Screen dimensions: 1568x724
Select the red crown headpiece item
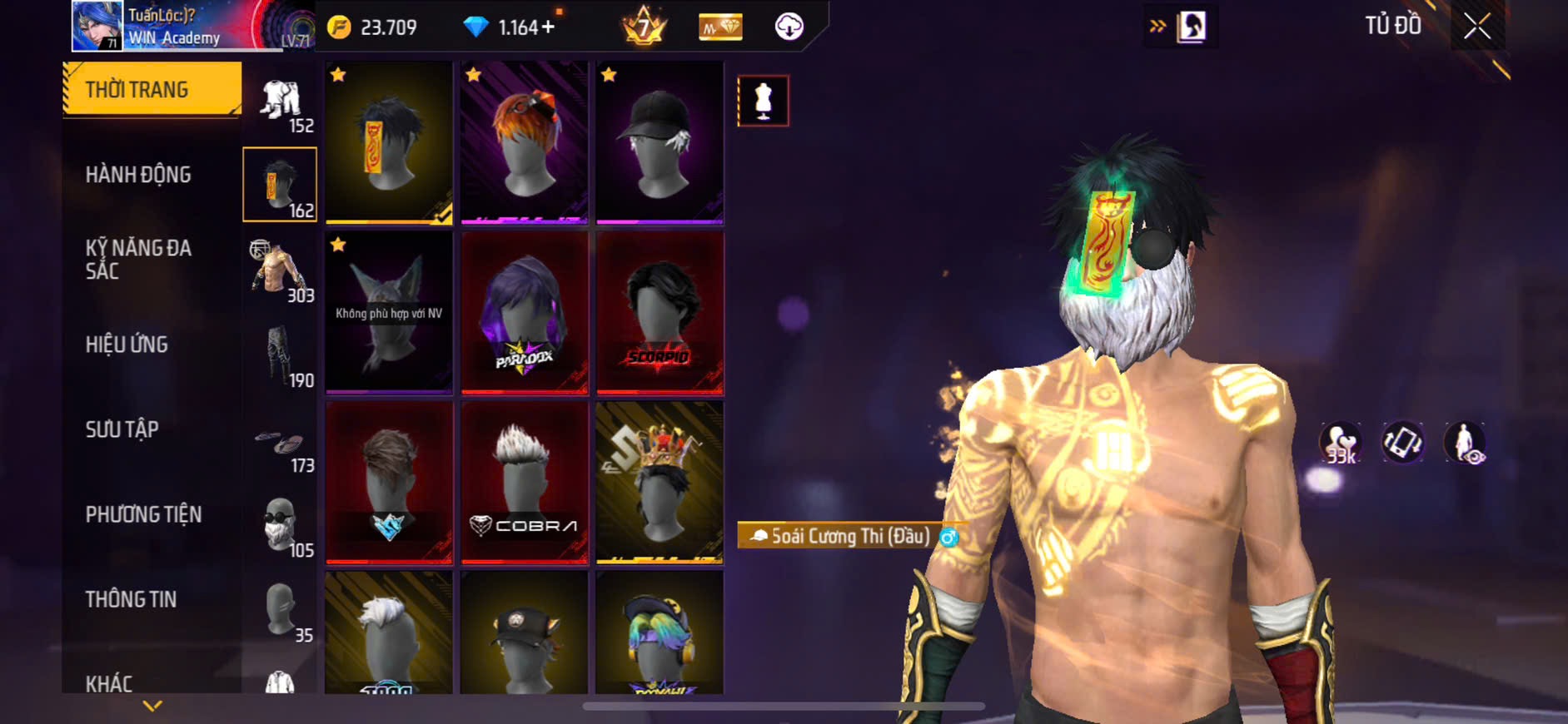[x=660, y=483]
